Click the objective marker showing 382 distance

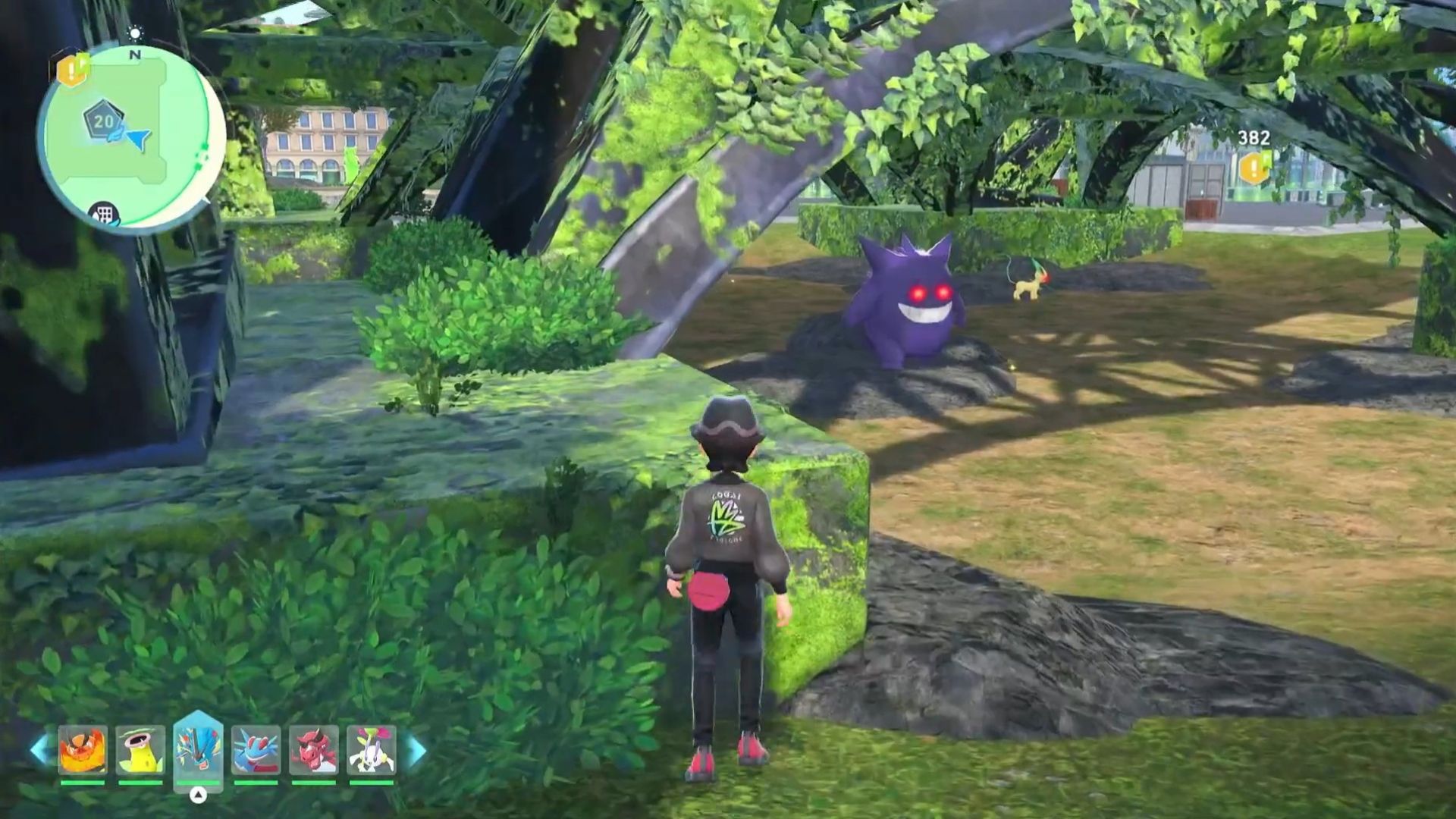(1254, 168)
